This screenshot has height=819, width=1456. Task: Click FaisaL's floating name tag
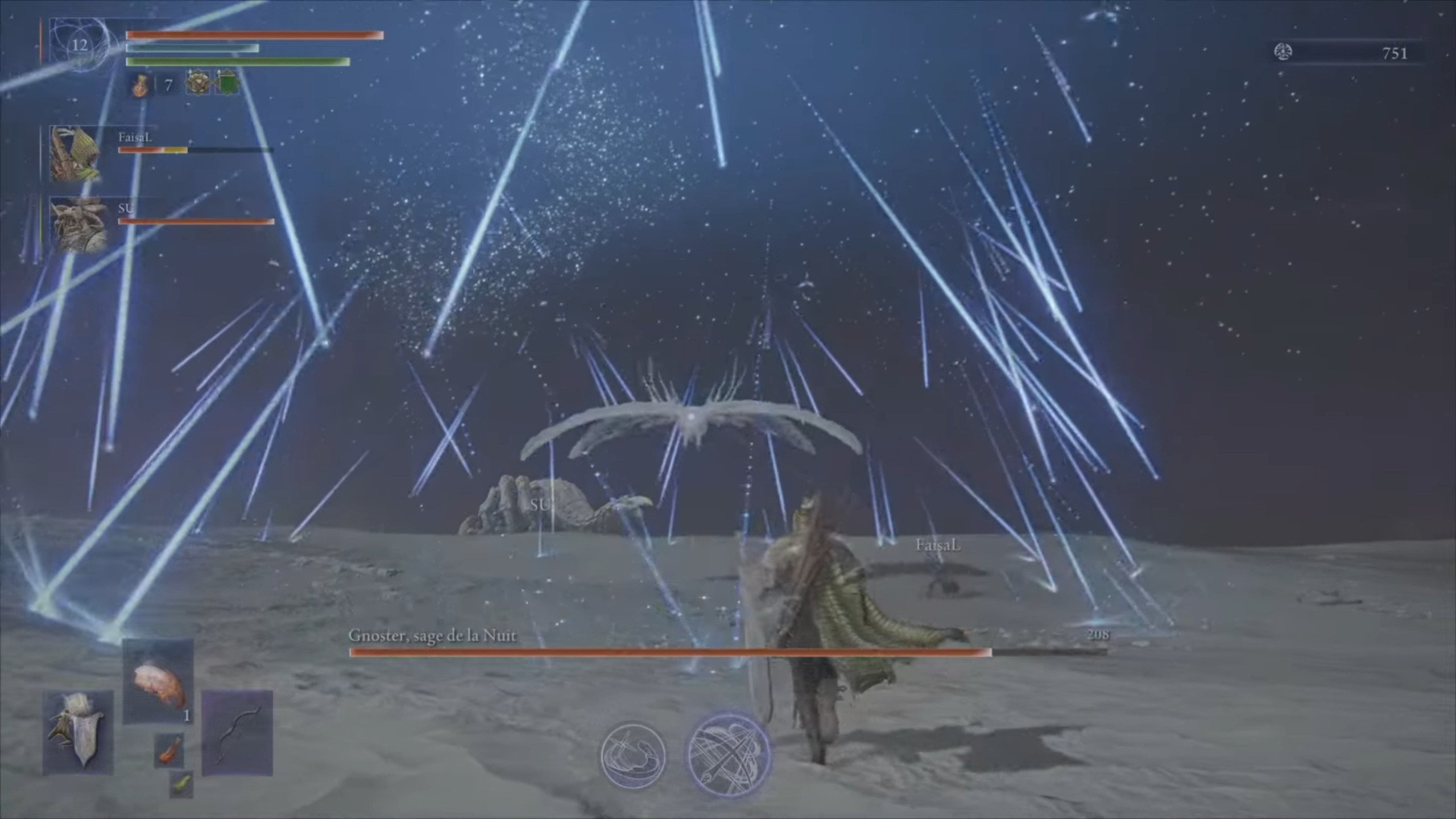click(937, 545)
